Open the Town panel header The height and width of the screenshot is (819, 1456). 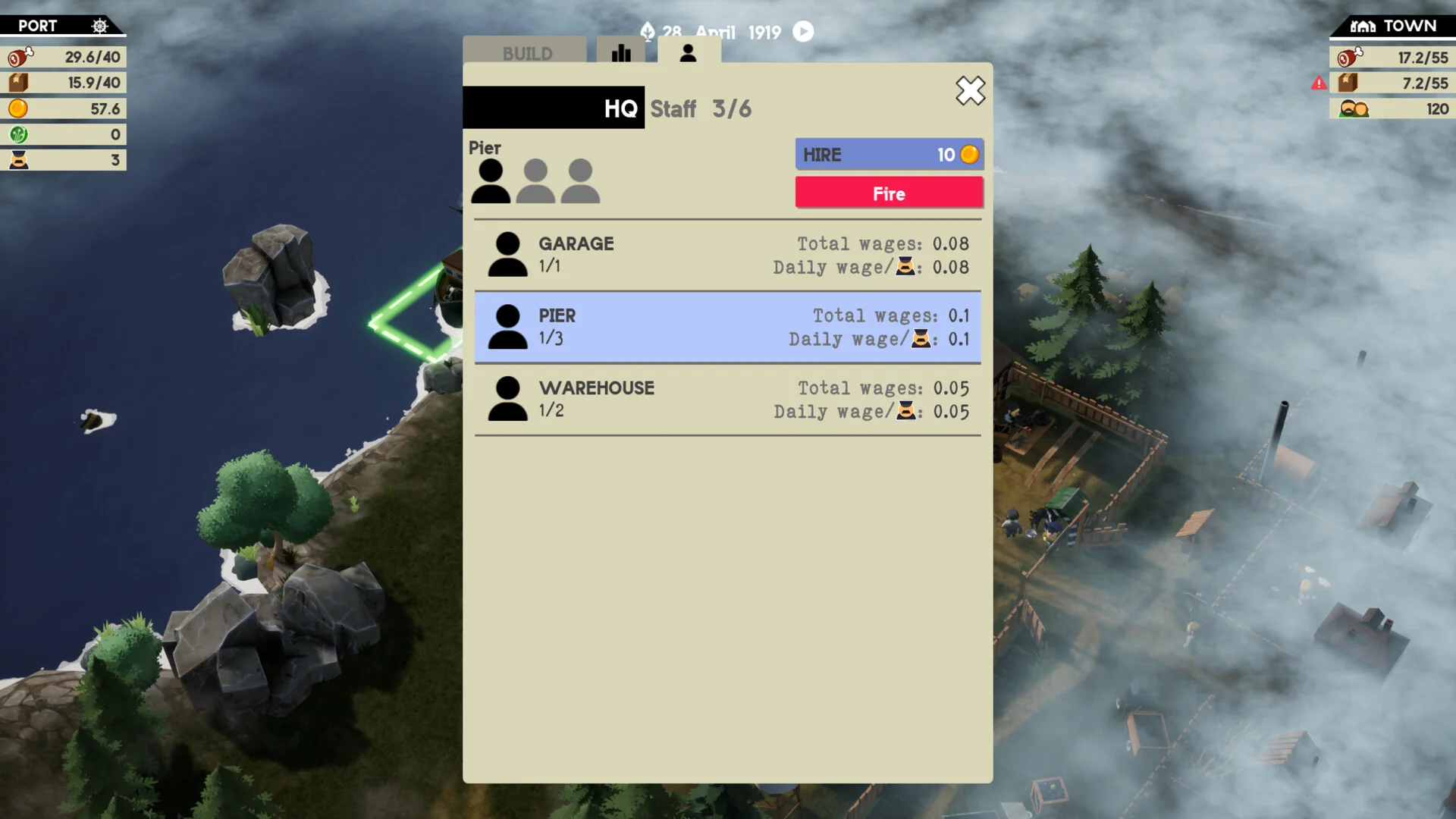coord(1393,26)
